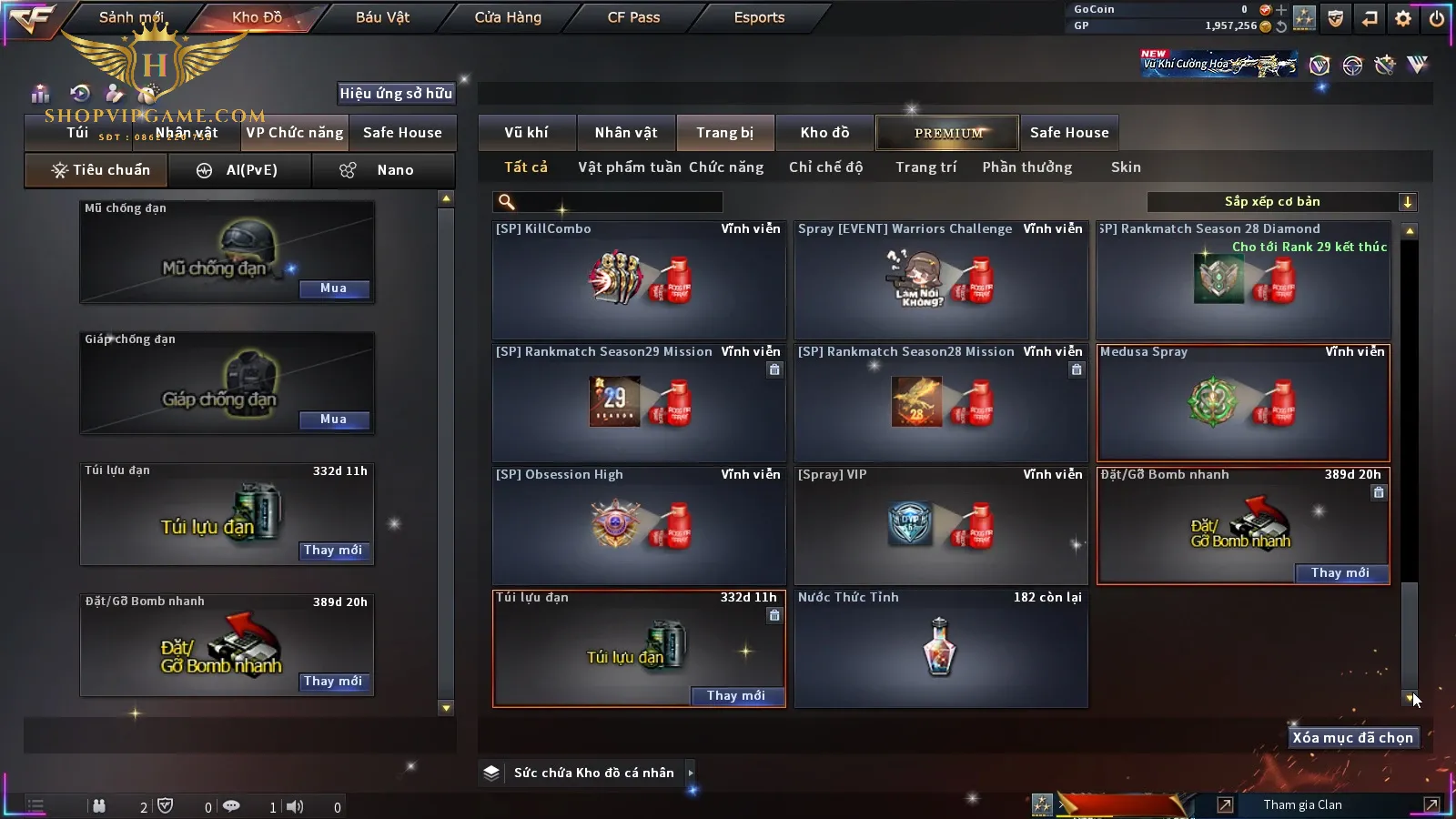
Task: Renew the Túi lựu đạn in the equipped list
Action: tap(333, 551)
